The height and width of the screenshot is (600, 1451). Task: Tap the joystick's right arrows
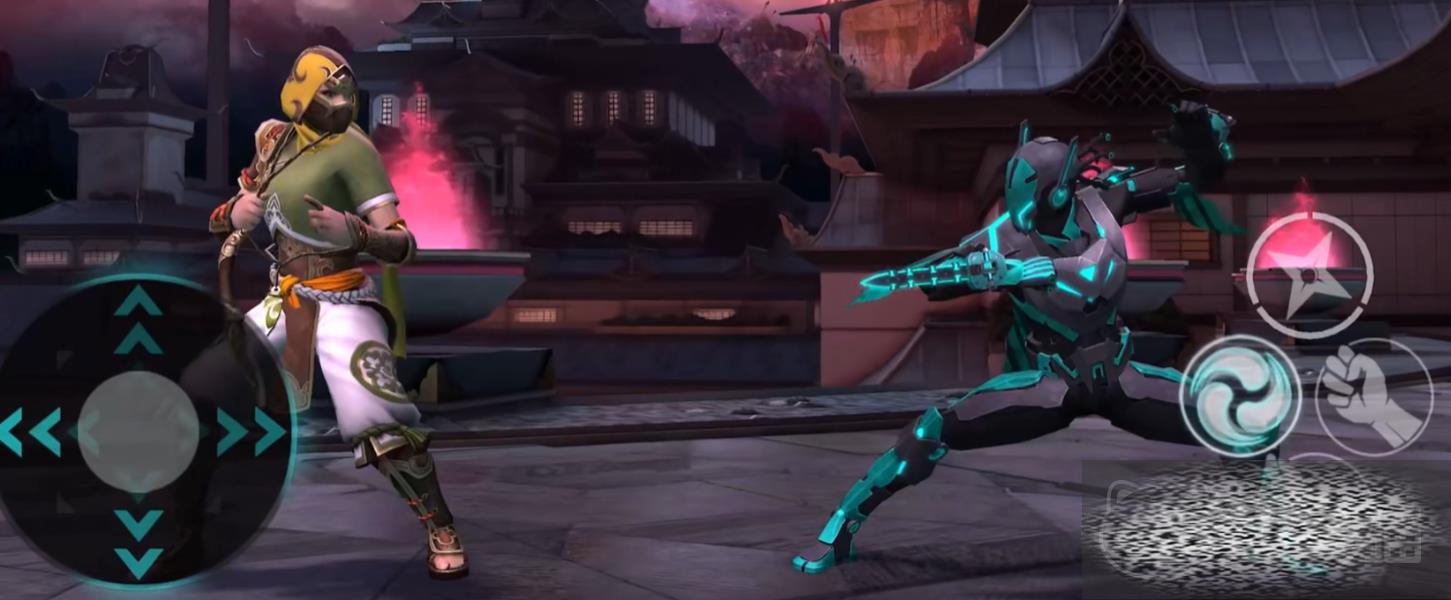pos(250,431)
